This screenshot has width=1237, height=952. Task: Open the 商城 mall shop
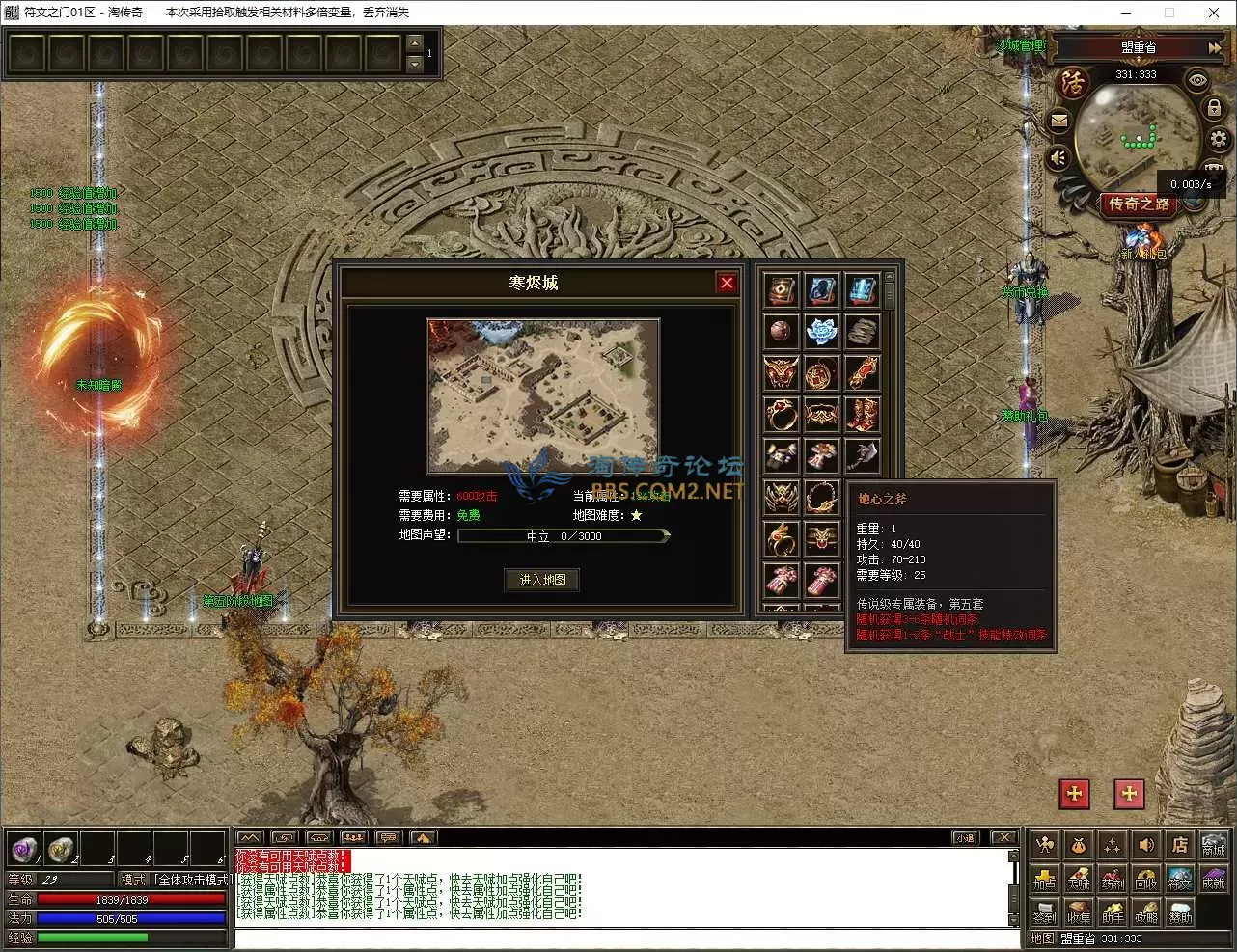[1213, 846]
